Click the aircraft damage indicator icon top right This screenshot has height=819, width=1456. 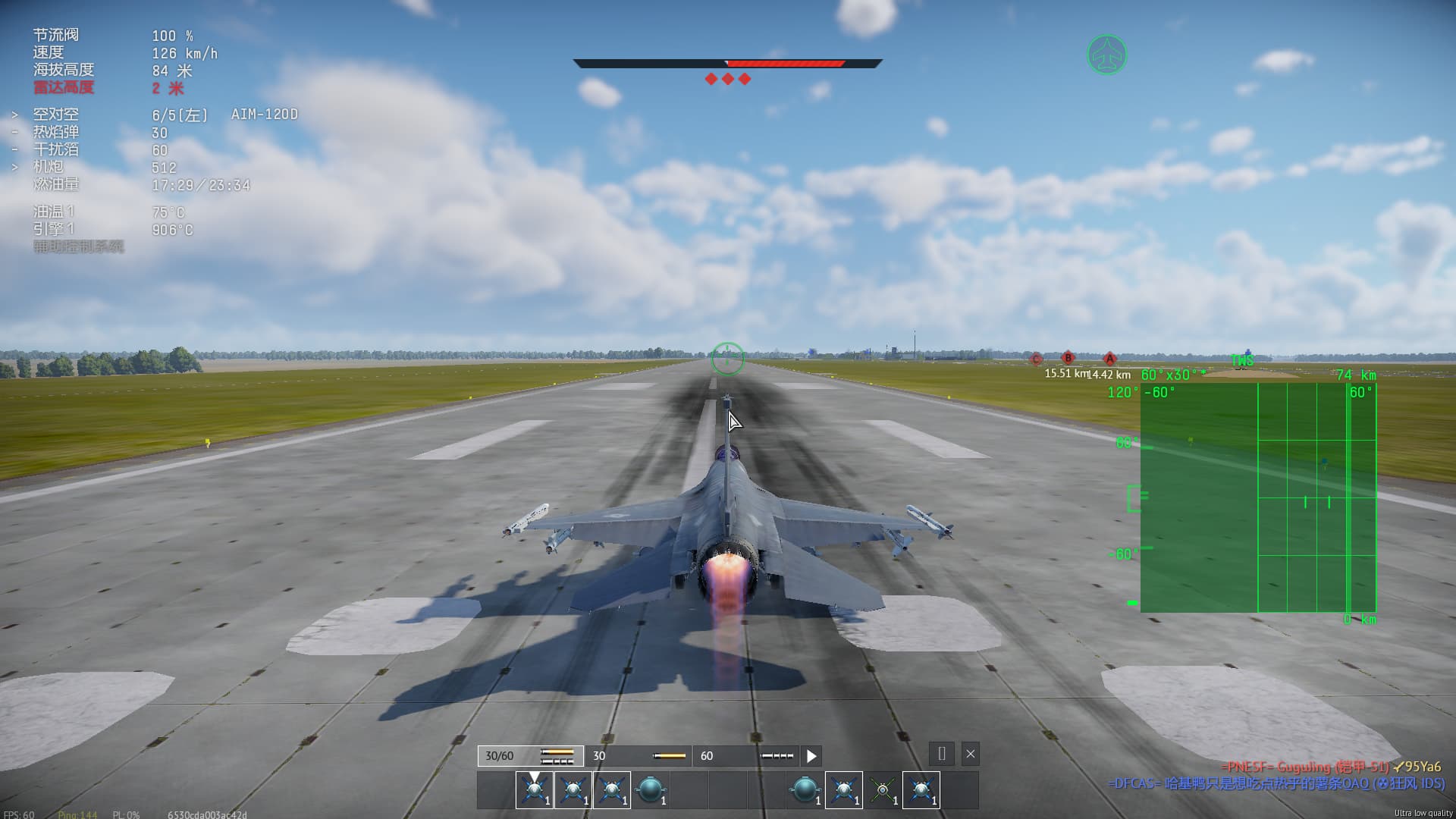click(x=1106, y=55)
